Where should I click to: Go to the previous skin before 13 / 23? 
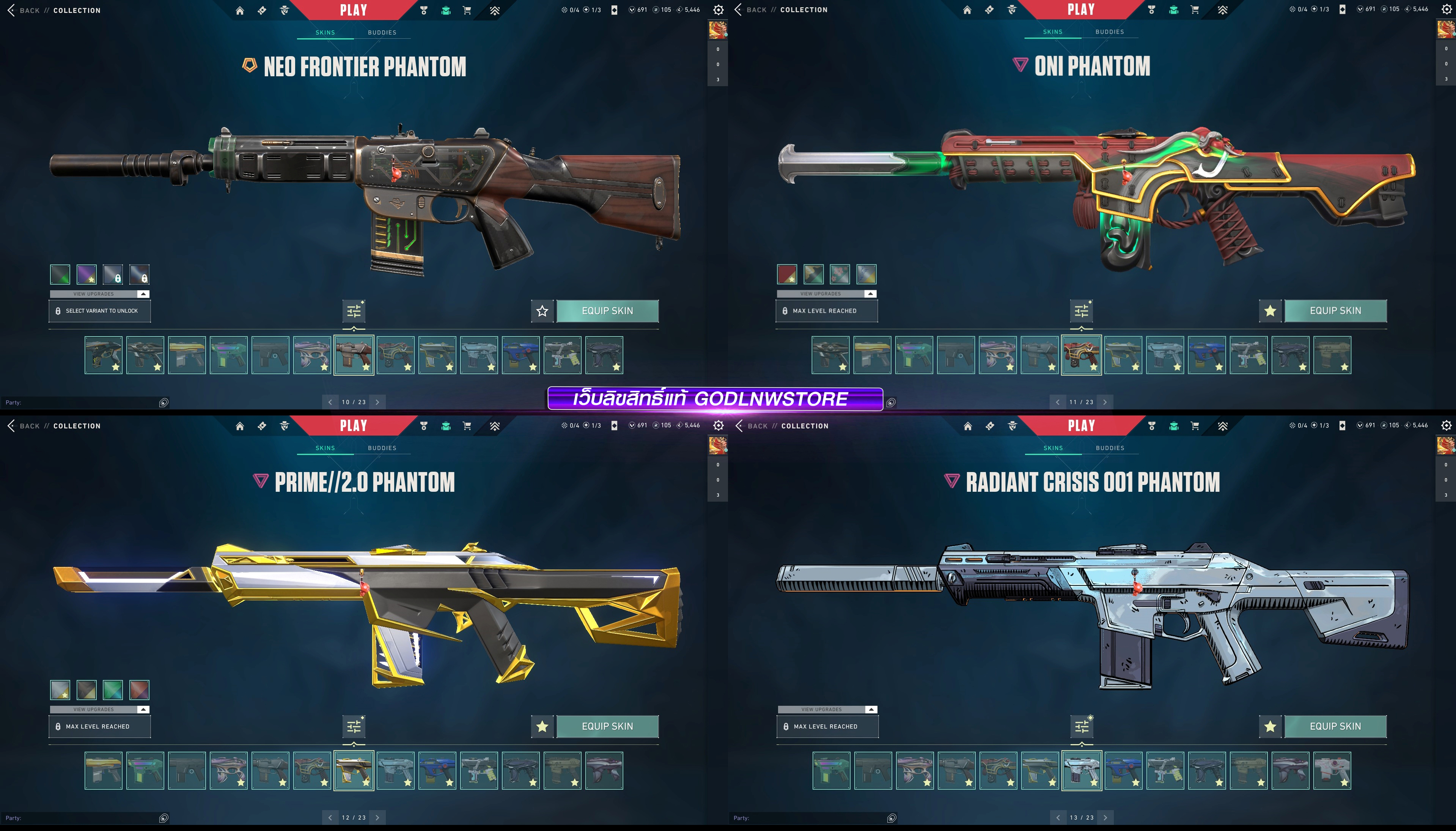click(1058, 818)
